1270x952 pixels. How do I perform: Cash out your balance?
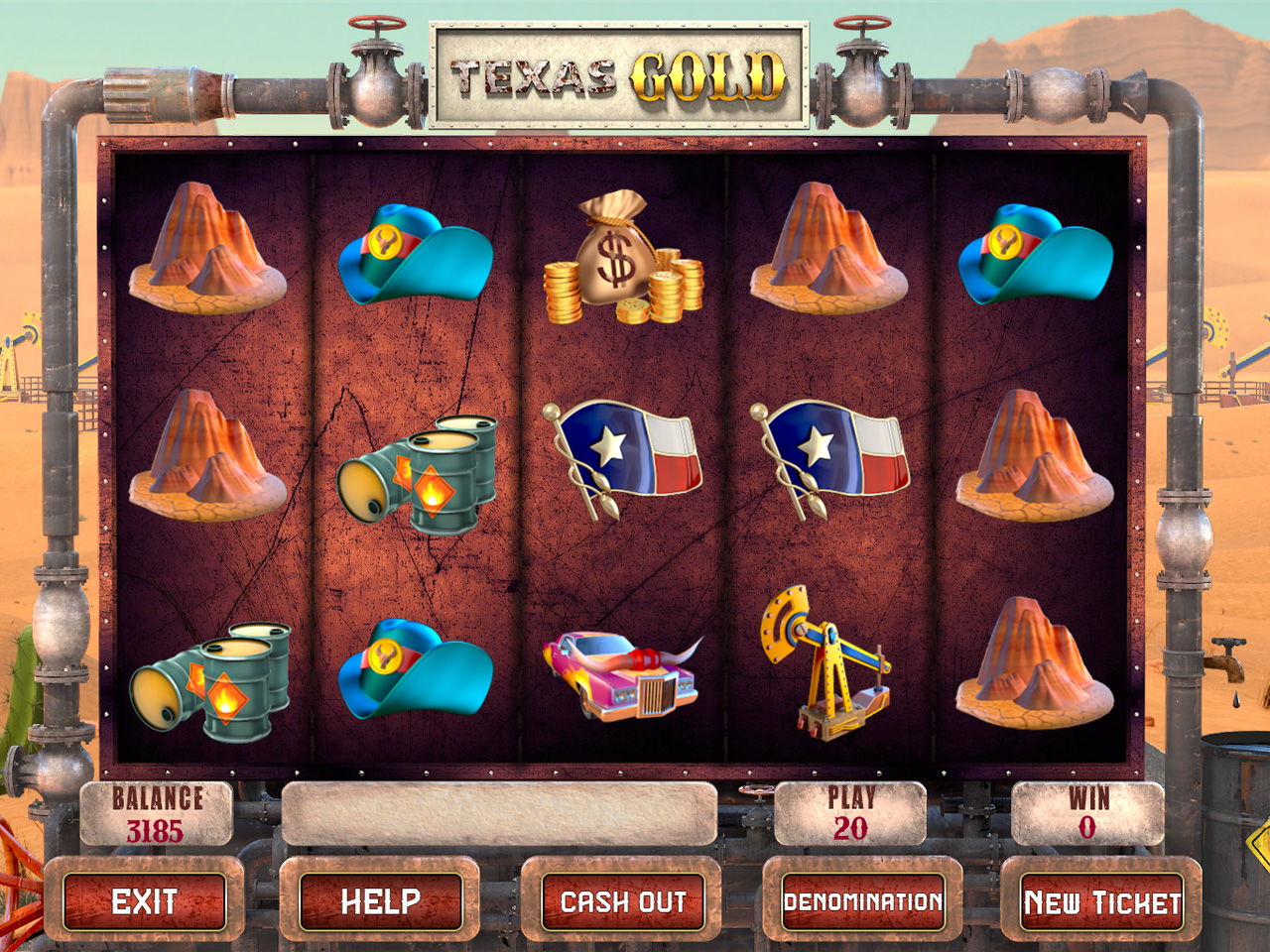click(x=623, y=901)
